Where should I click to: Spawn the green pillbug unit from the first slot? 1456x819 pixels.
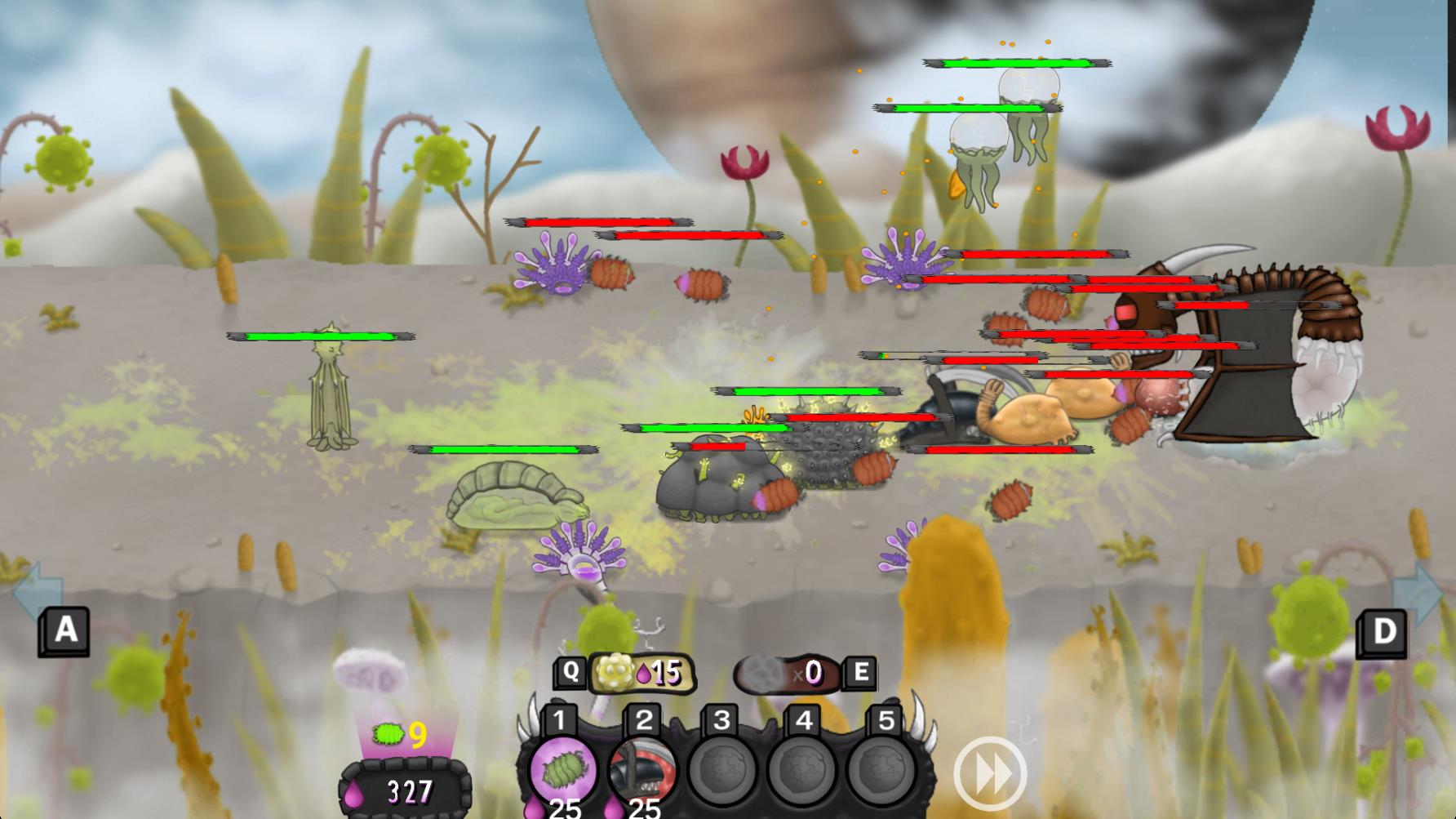click(x=561, y=769)
